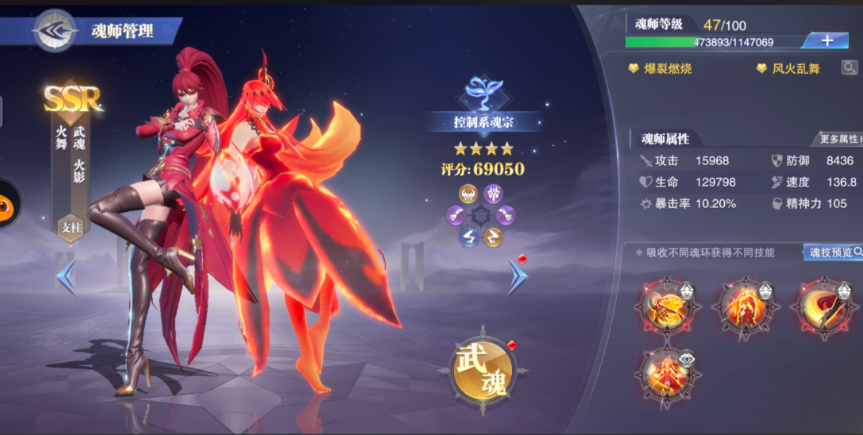Image resolution: width=863 pixels, height=435 pixels.
Task: Switch to the next soul master
Action: 517,276
